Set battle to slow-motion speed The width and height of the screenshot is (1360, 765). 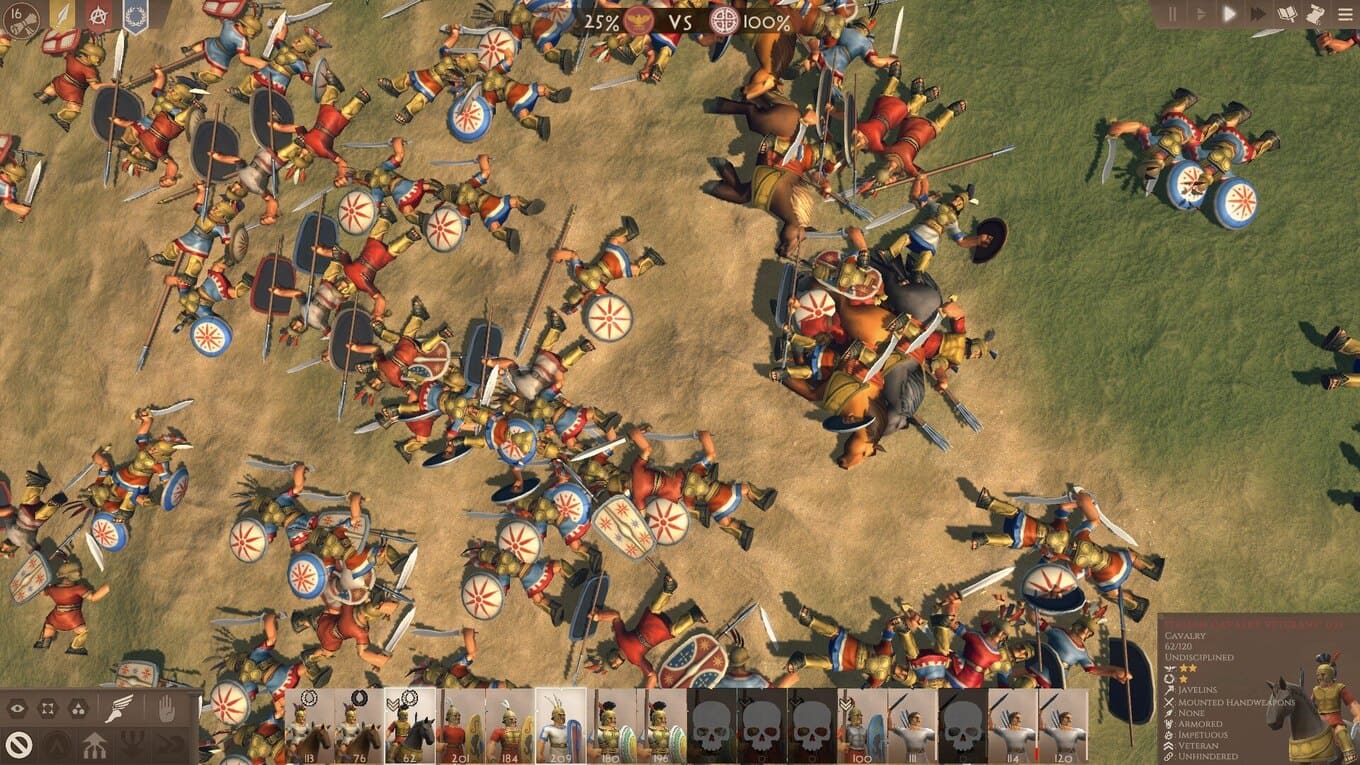point(1200,14)
